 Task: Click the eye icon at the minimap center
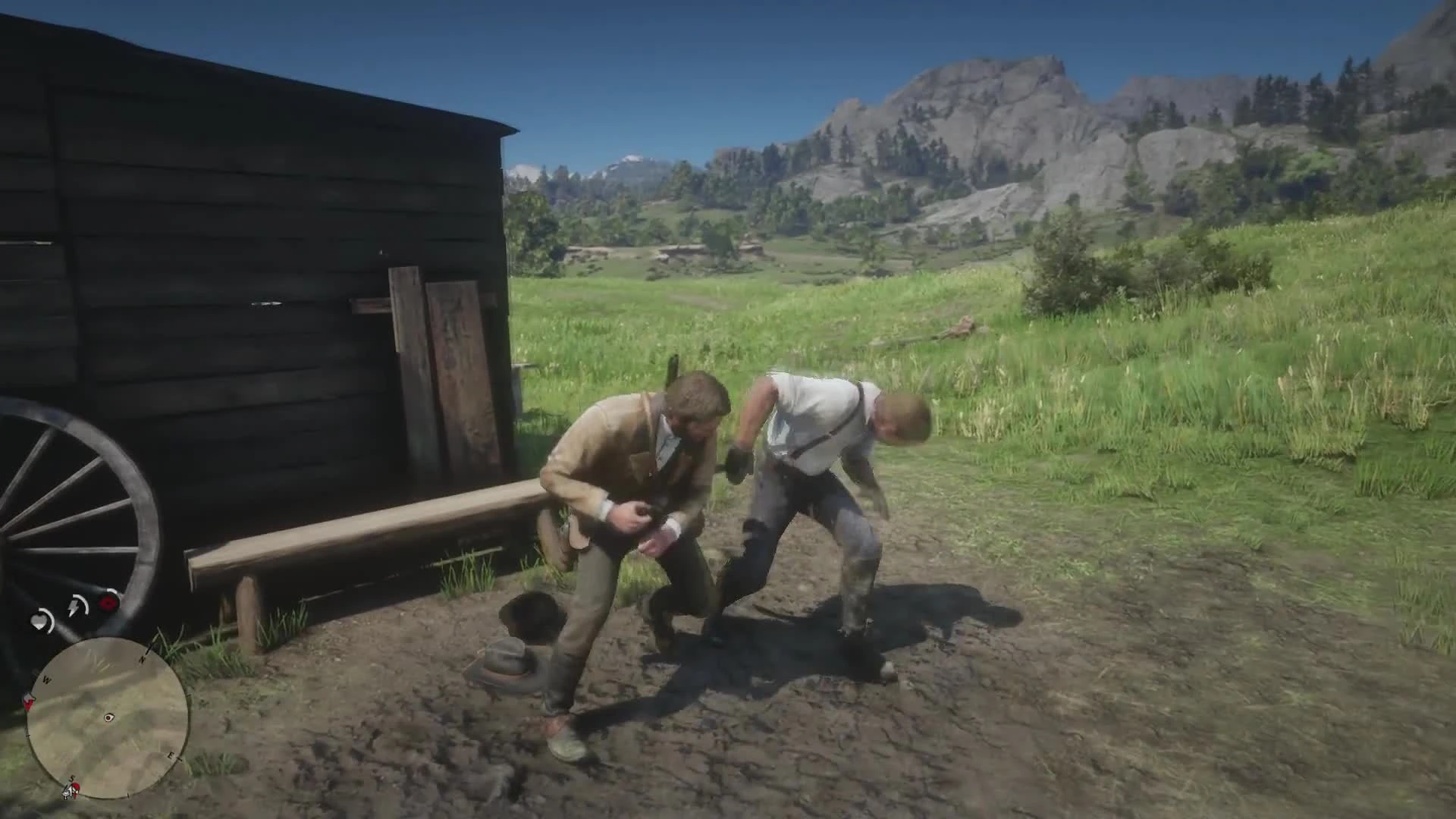click(108, 717)
